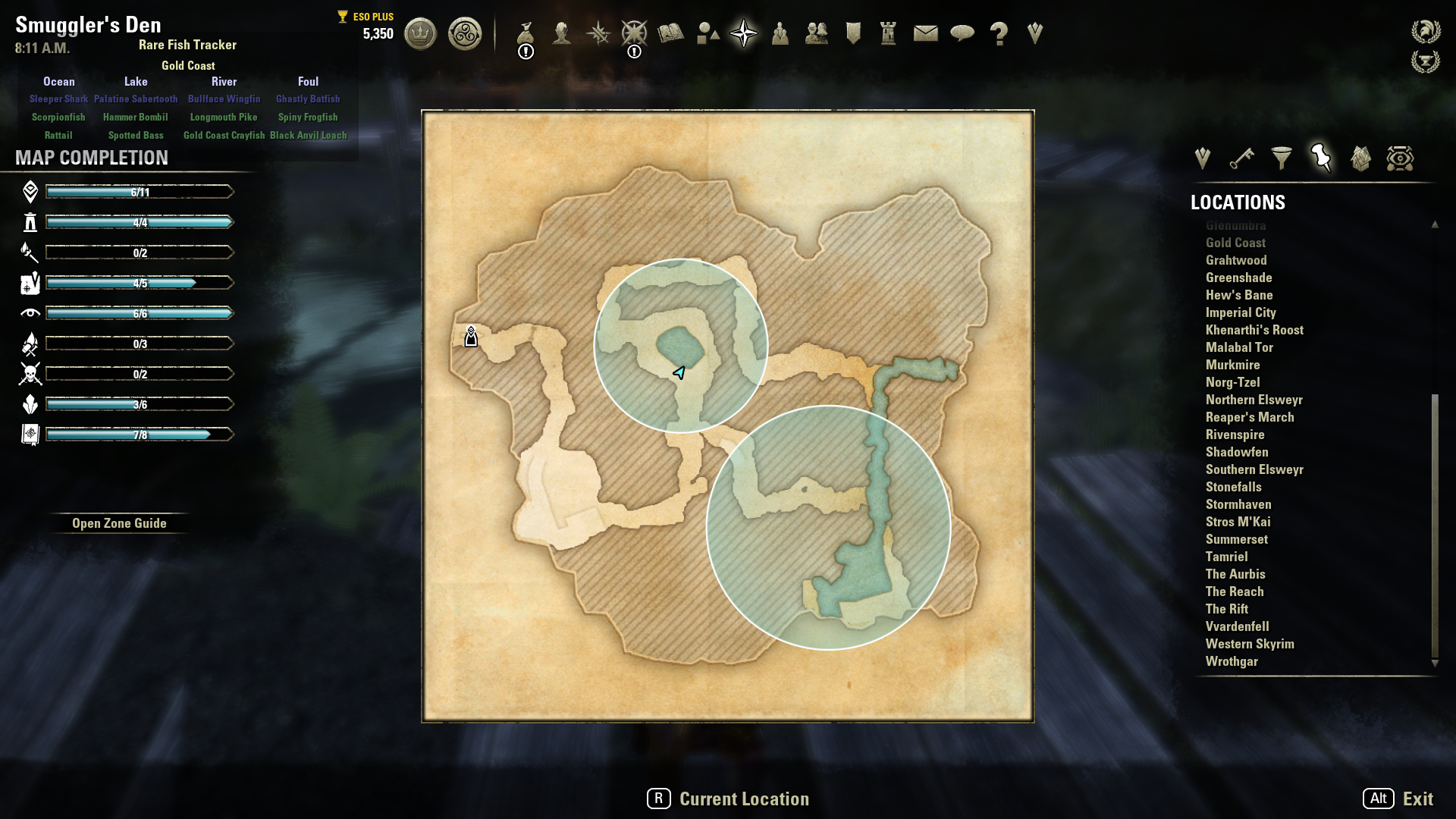Image resolution: width=1456 pixels, height=819 pixels.
Task: Select Gold Coast in the locations list
Action: (1235, 243)
